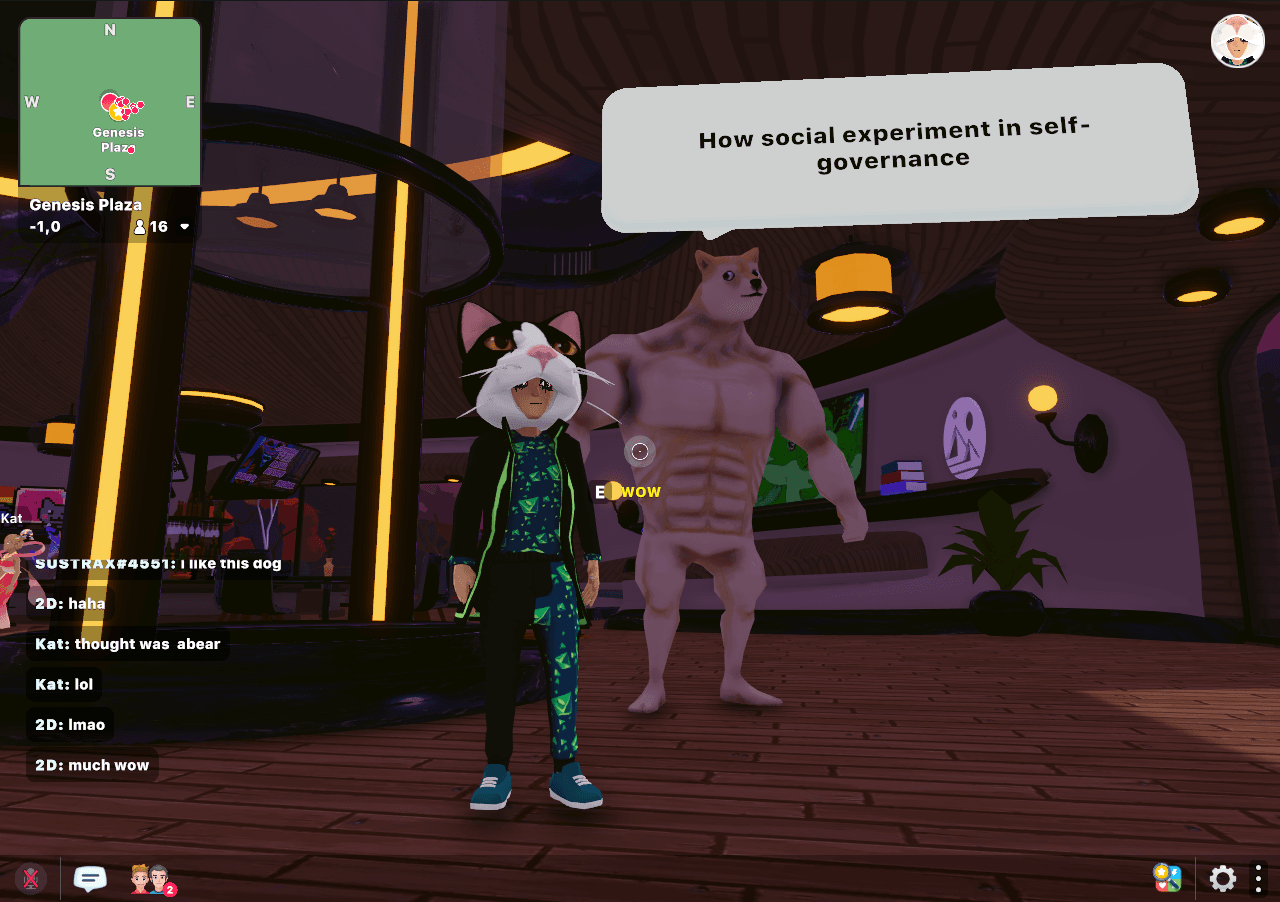
Task: Open the friends list with two notifications
Action: (152, 880)
